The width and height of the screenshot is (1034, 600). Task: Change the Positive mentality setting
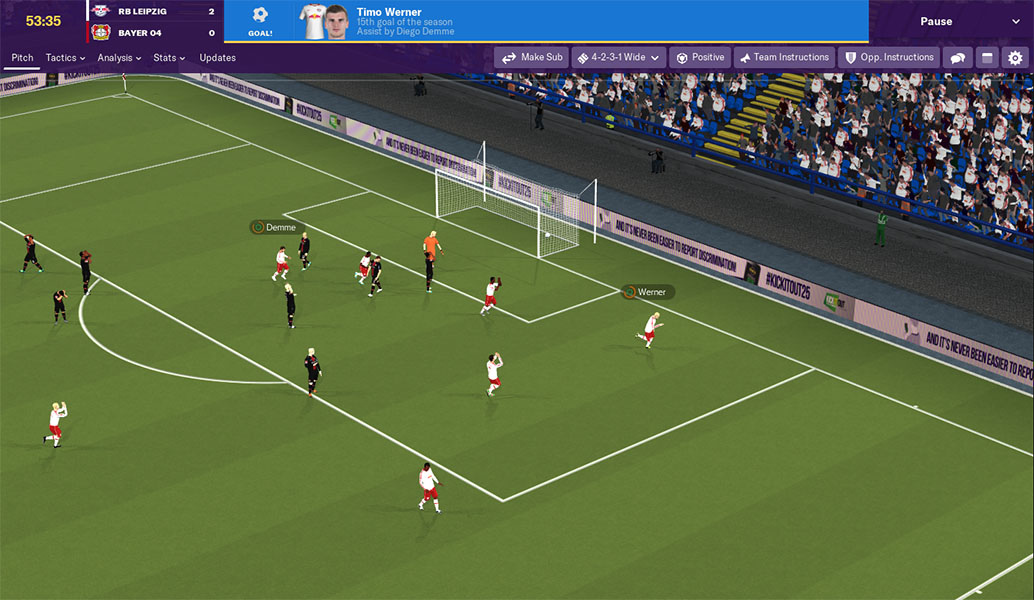(x=700, y=58)
